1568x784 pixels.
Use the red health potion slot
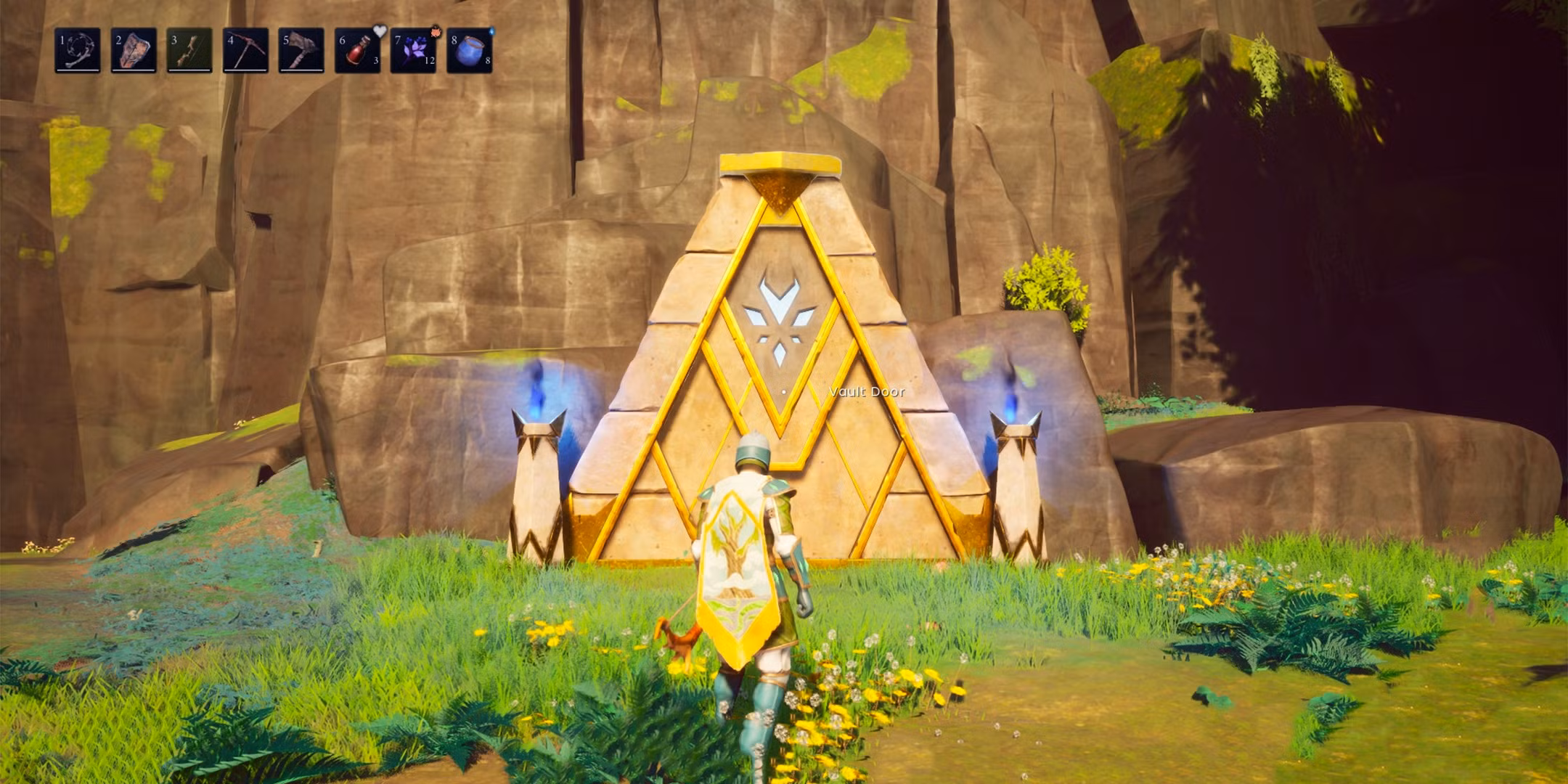tap(357, 50)
